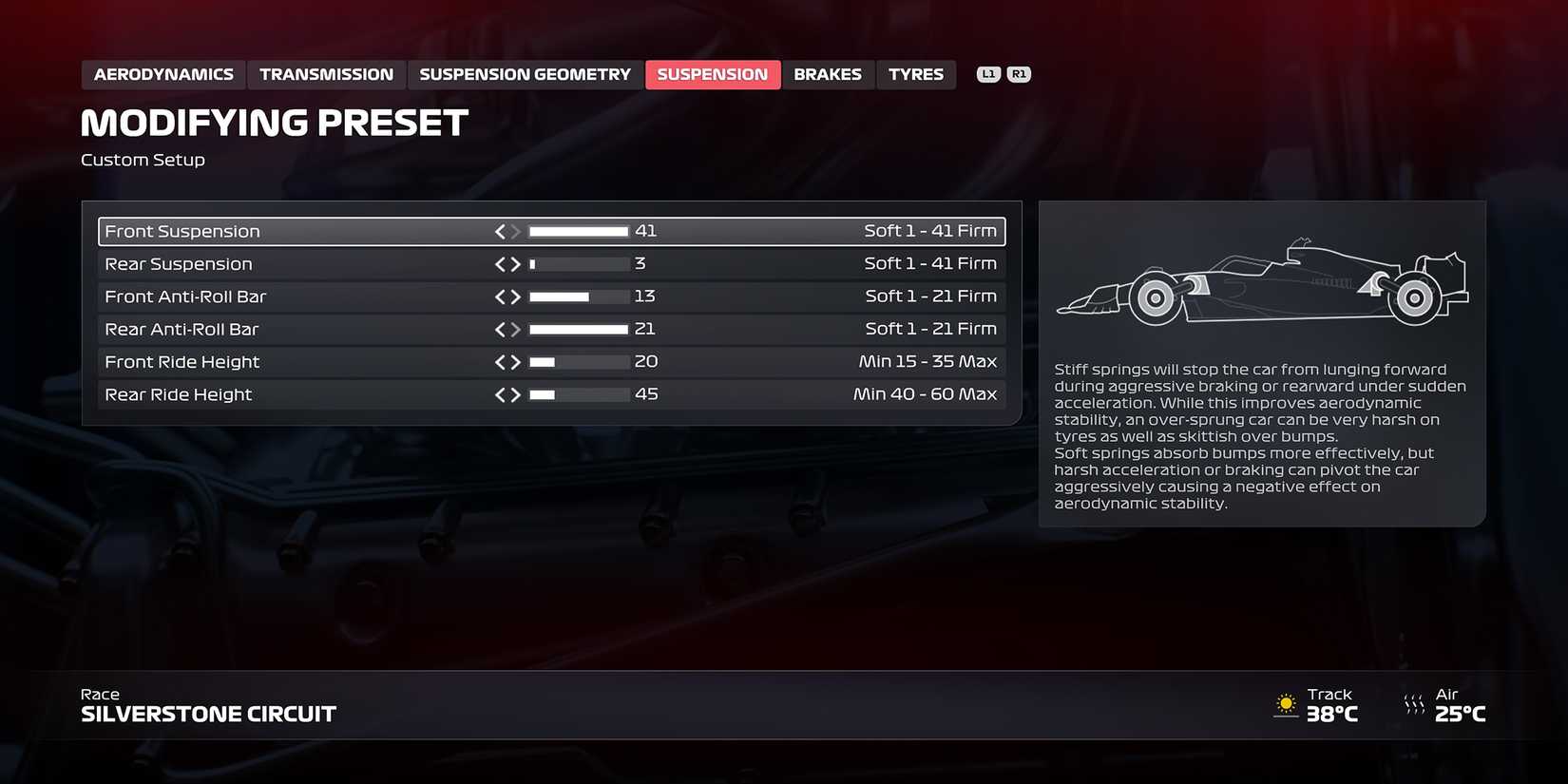Click the L1 shoulder button icon

coord(988,73)
